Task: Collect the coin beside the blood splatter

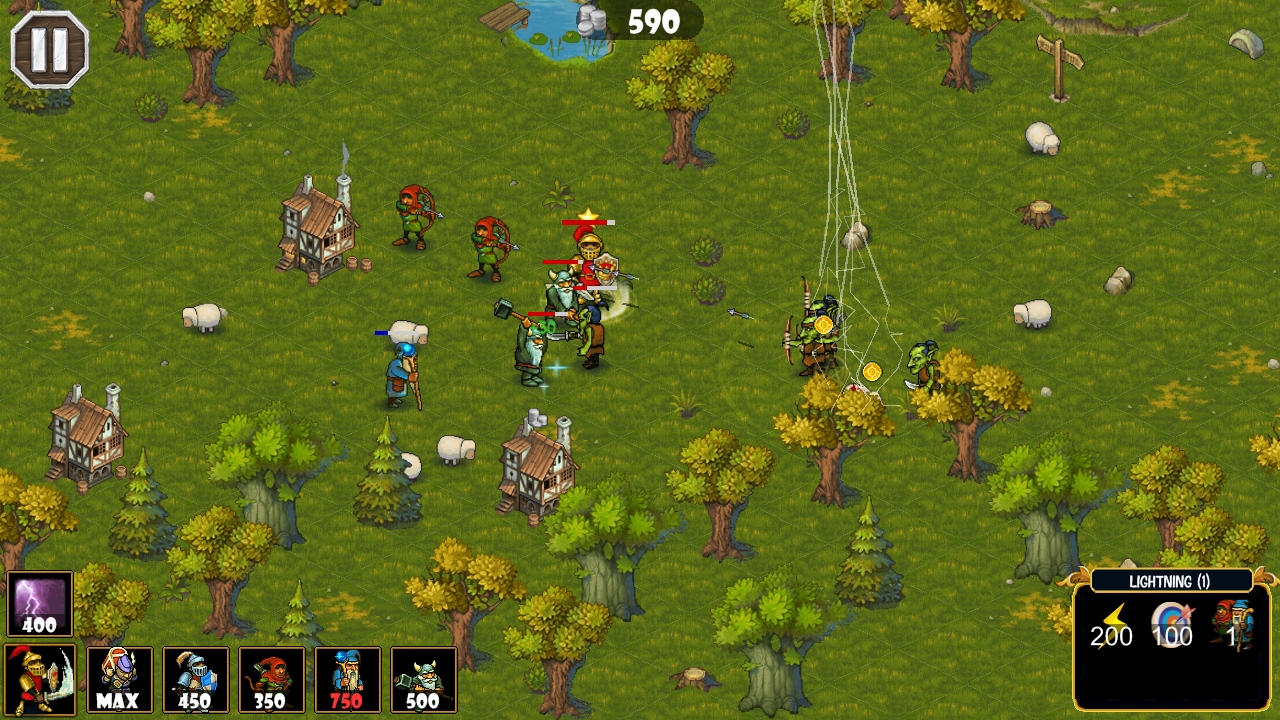Action: [x=873, y=372]
